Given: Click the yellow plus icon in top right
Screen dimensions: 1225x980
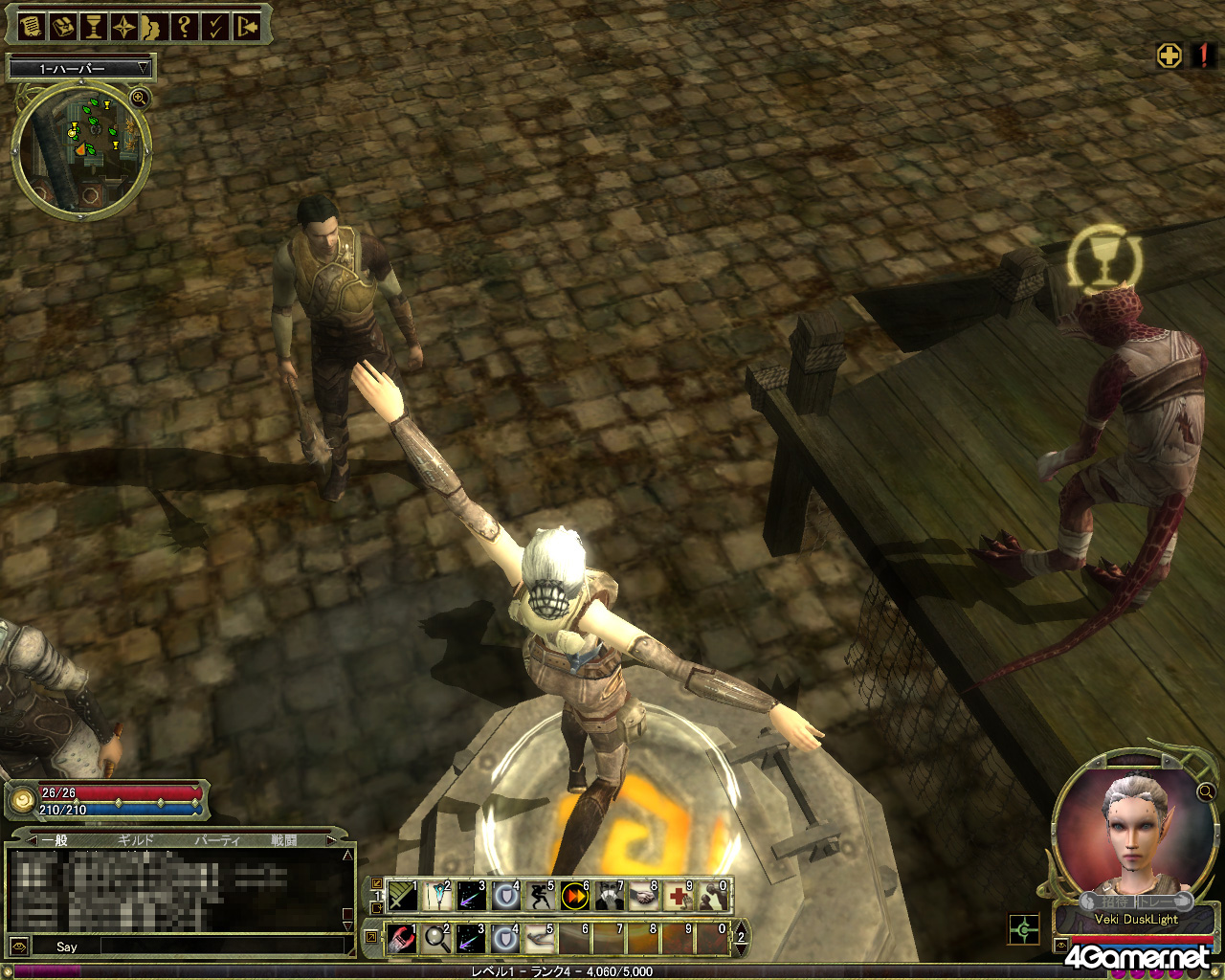Looking at the screenshot, I should coord(1169,56).
